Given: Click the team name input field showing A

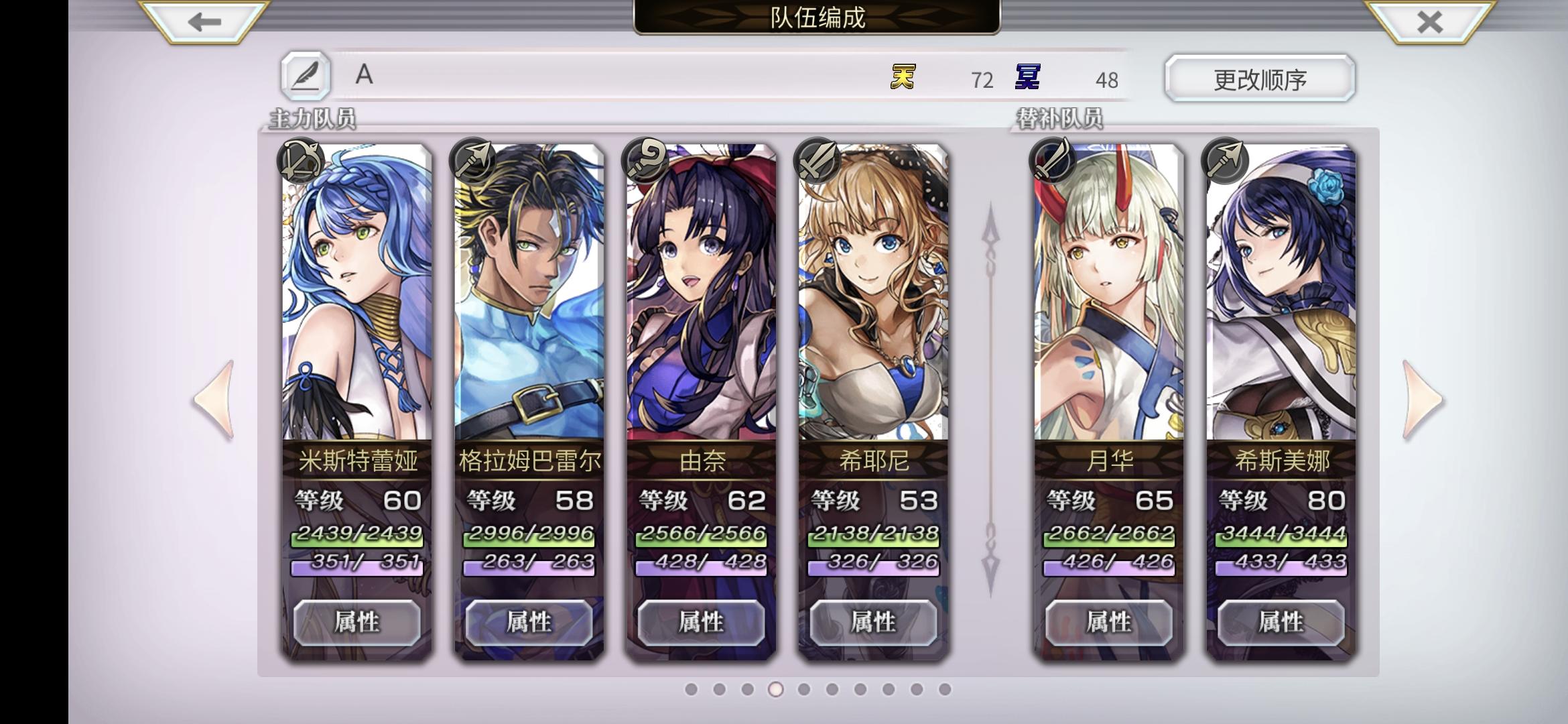Looking at the screenshot, I should coord(469,77).
